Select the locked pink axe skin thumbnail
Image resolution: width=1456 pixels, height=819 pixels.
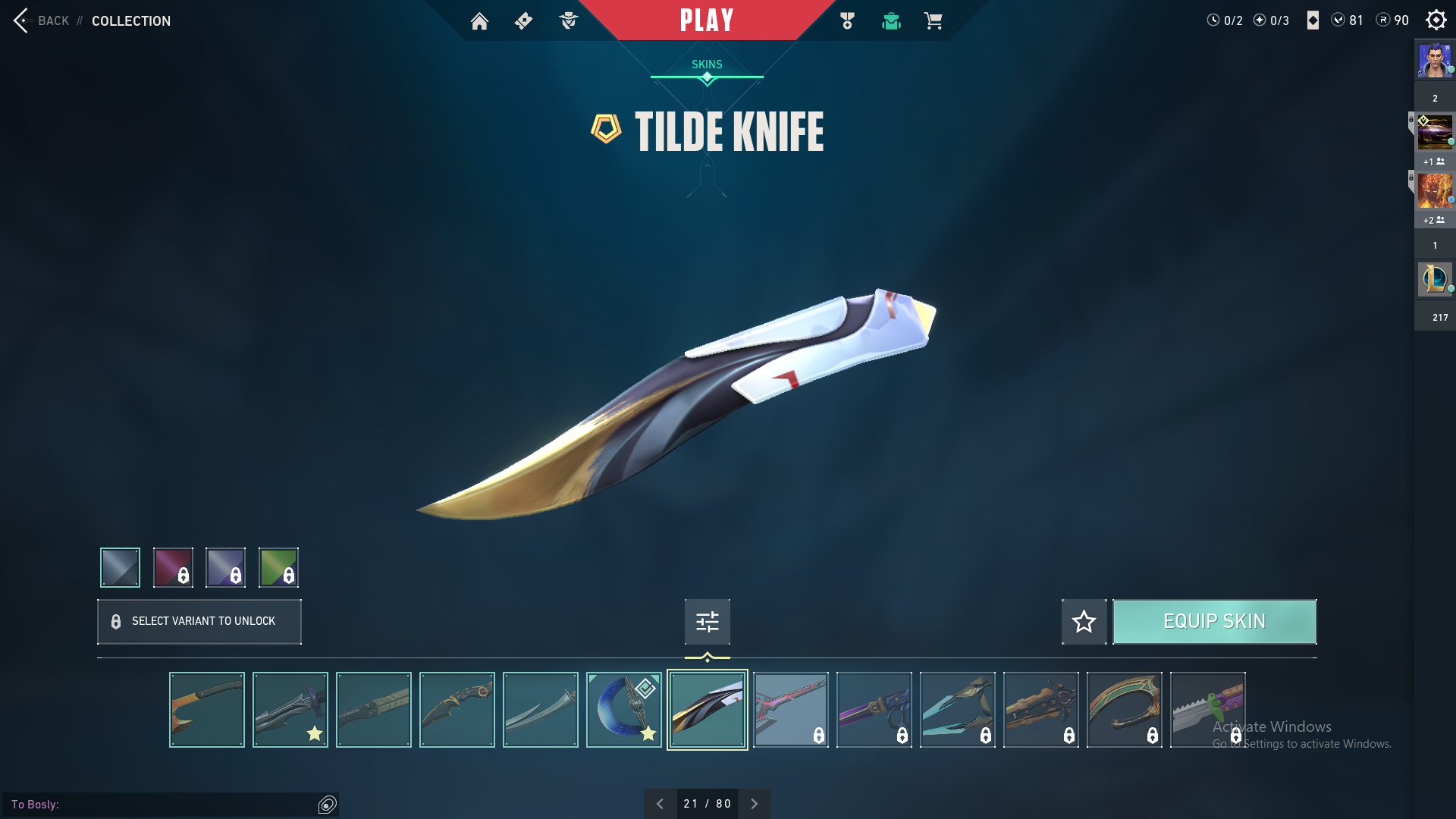790,710
